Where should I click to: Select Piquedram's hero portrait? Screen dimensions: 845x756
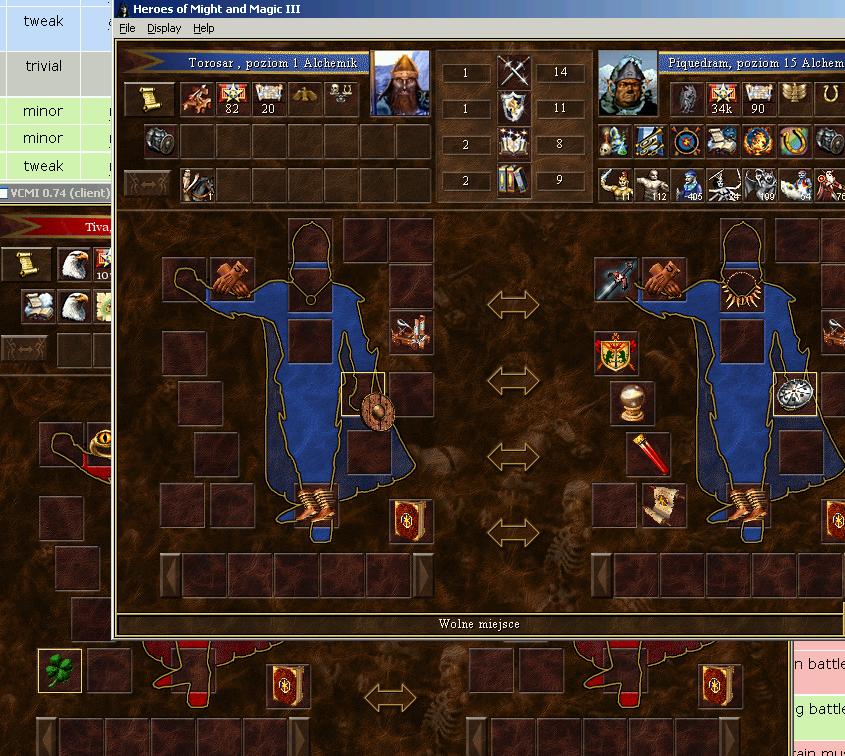pyautogui.click(x=627, y=84)
